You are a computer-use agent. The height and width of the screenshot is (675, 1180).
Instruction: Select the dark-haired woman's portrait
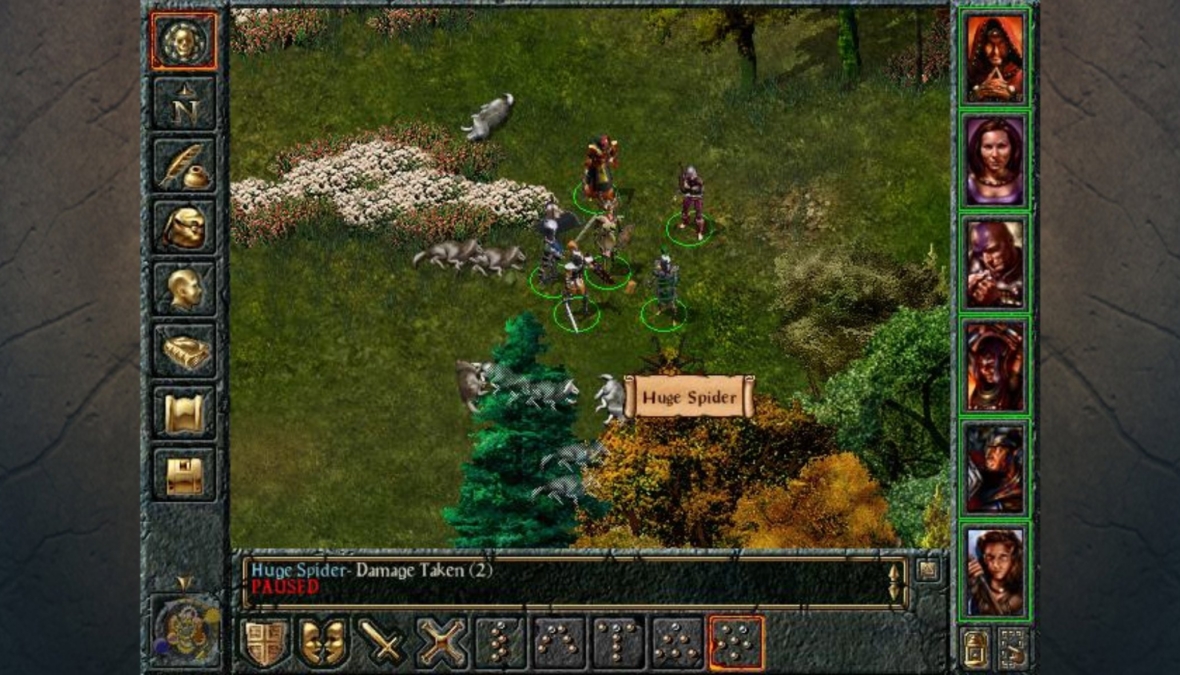[x=994, y=160]
